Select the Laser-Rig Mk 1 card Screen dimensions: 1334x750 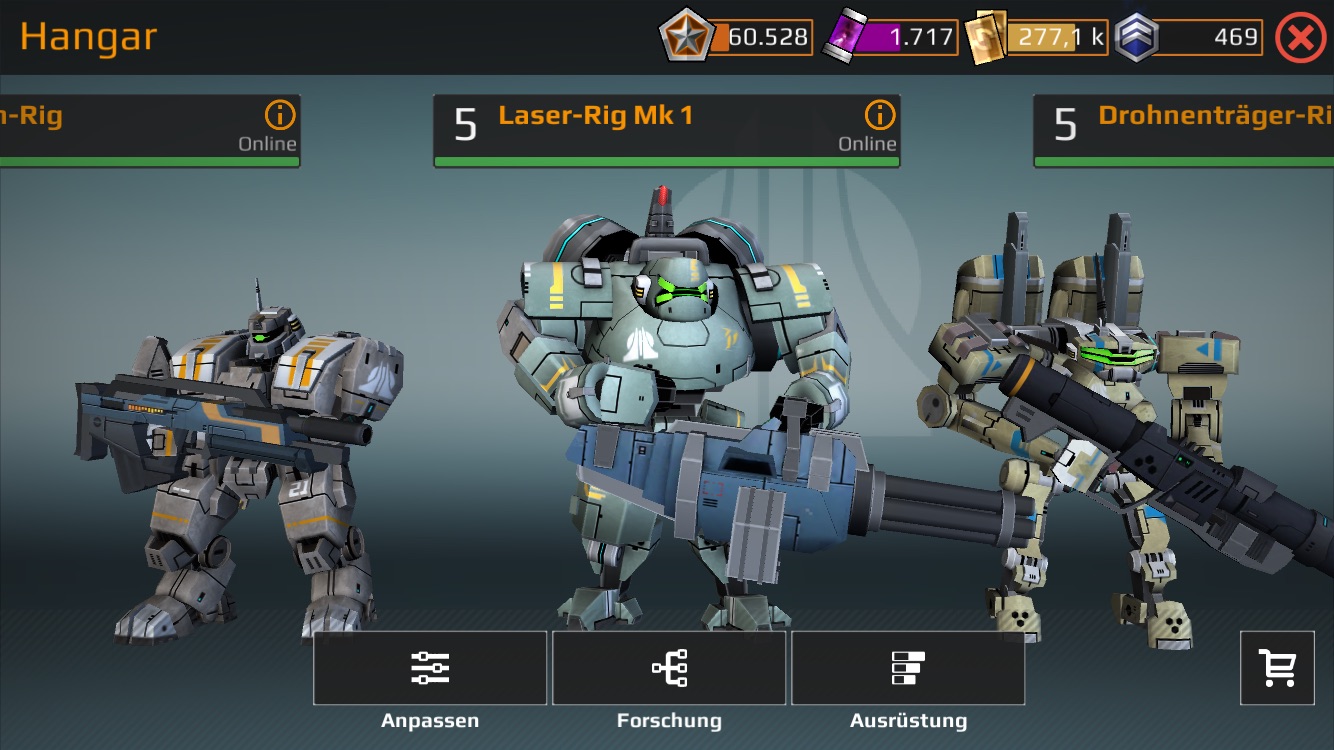[640, 130]
